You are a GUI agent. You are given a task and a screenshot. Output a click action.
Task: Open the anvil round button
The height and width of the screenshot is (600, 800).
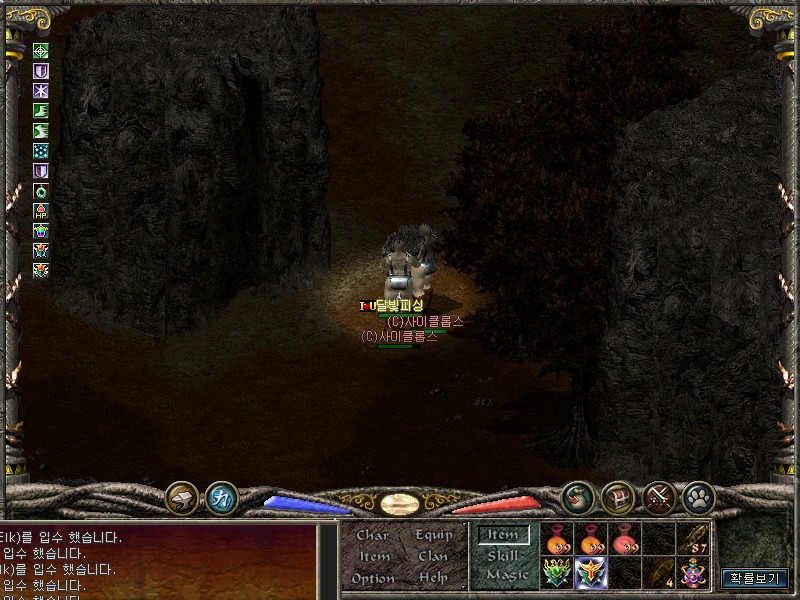182,496
